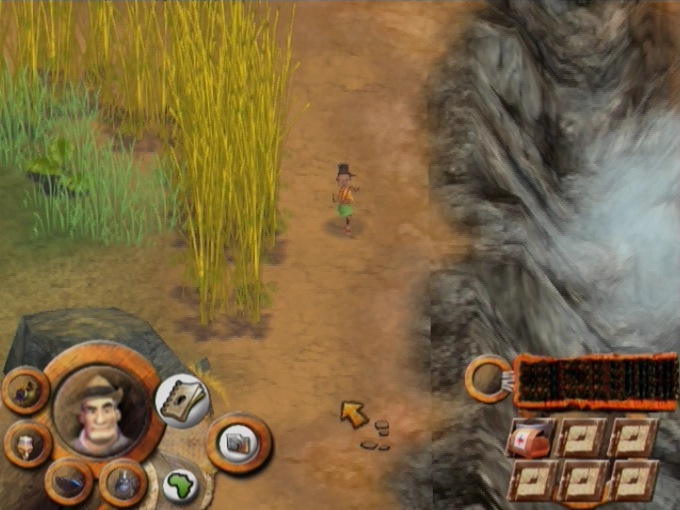Screen dimensions: 680x510
Task: Open the camera button
Action: click(x=239, y=441)
